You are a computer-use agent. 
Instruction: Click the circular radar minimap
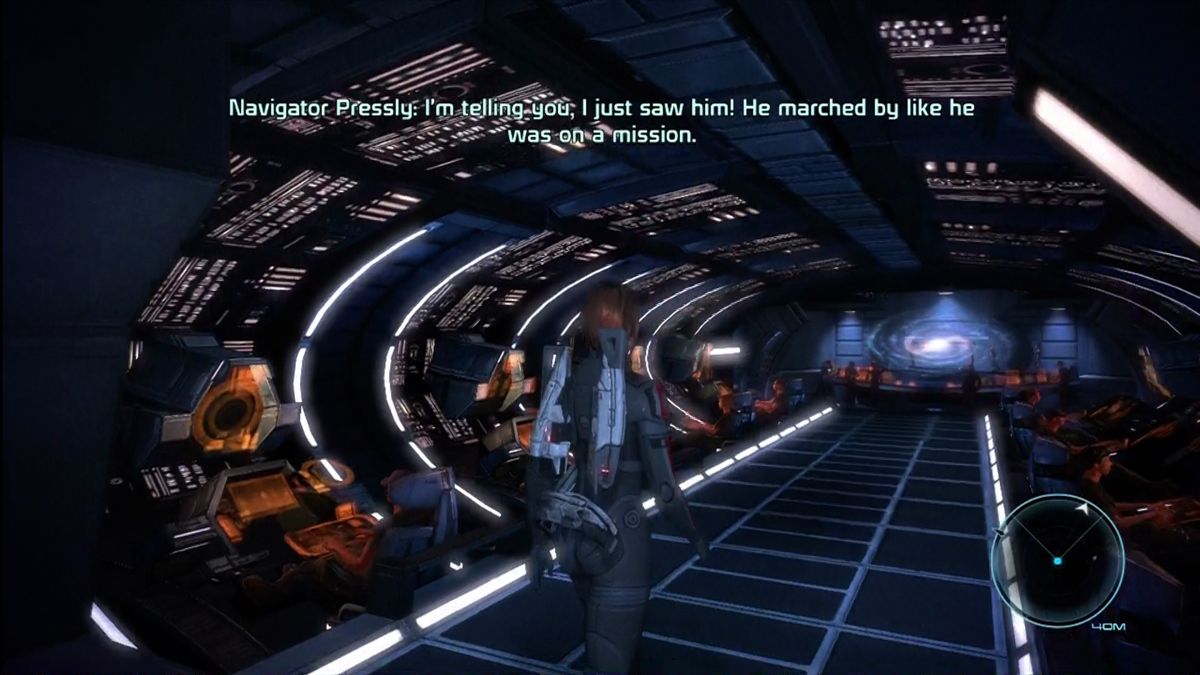1055,559
